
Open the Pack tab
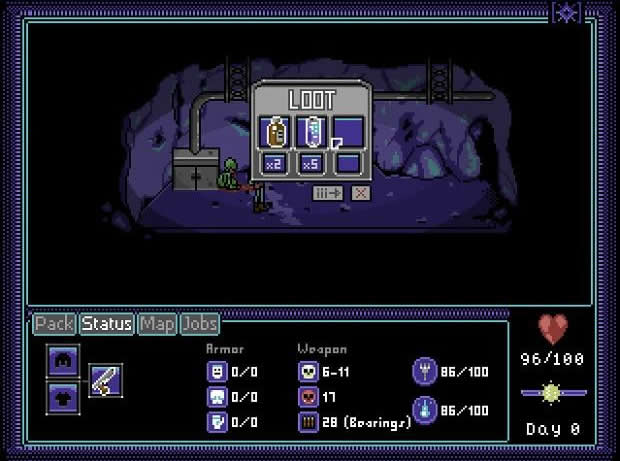(55, 324)
